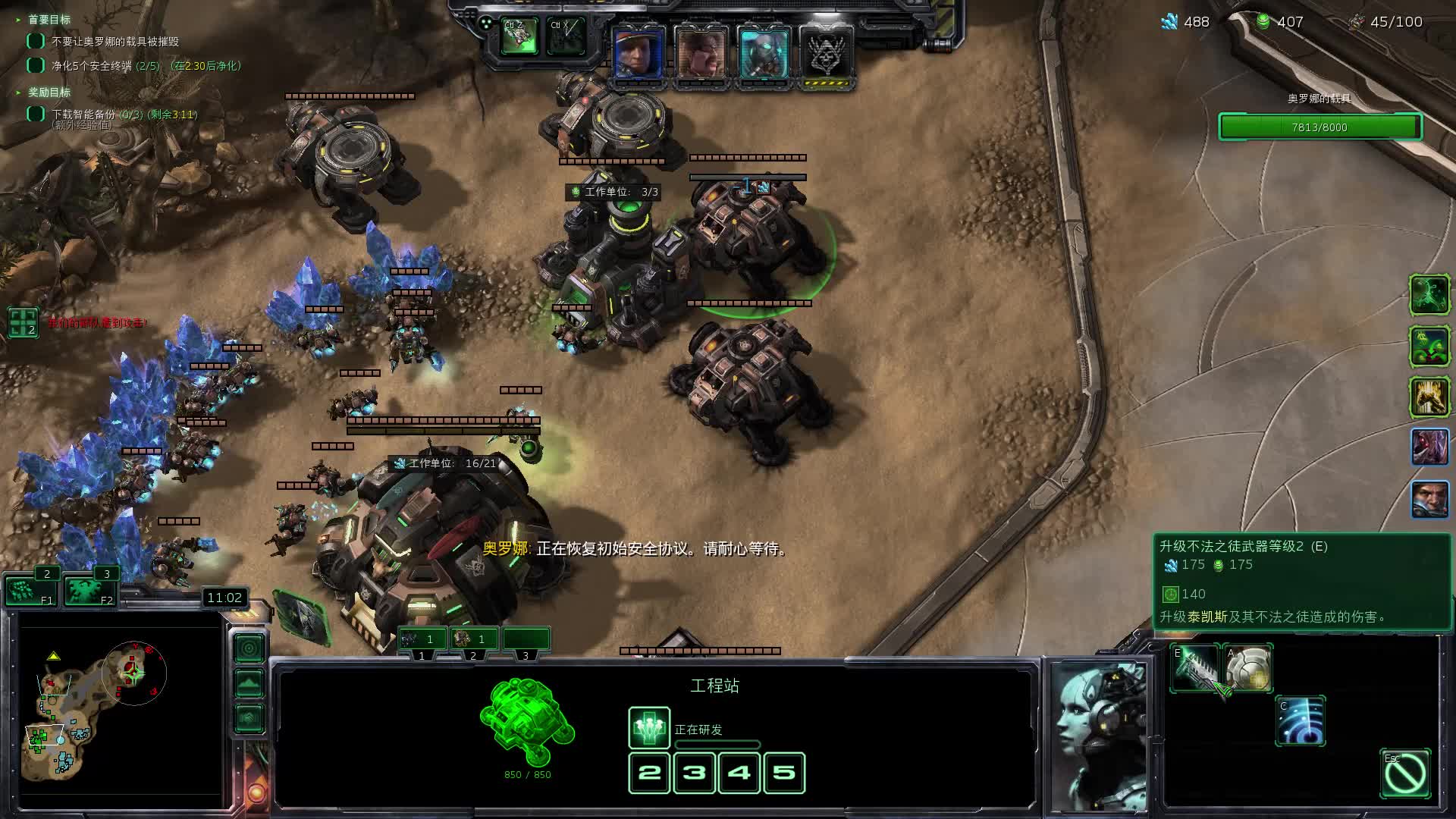Select idle workers with the F1 button

coord(29,591)
